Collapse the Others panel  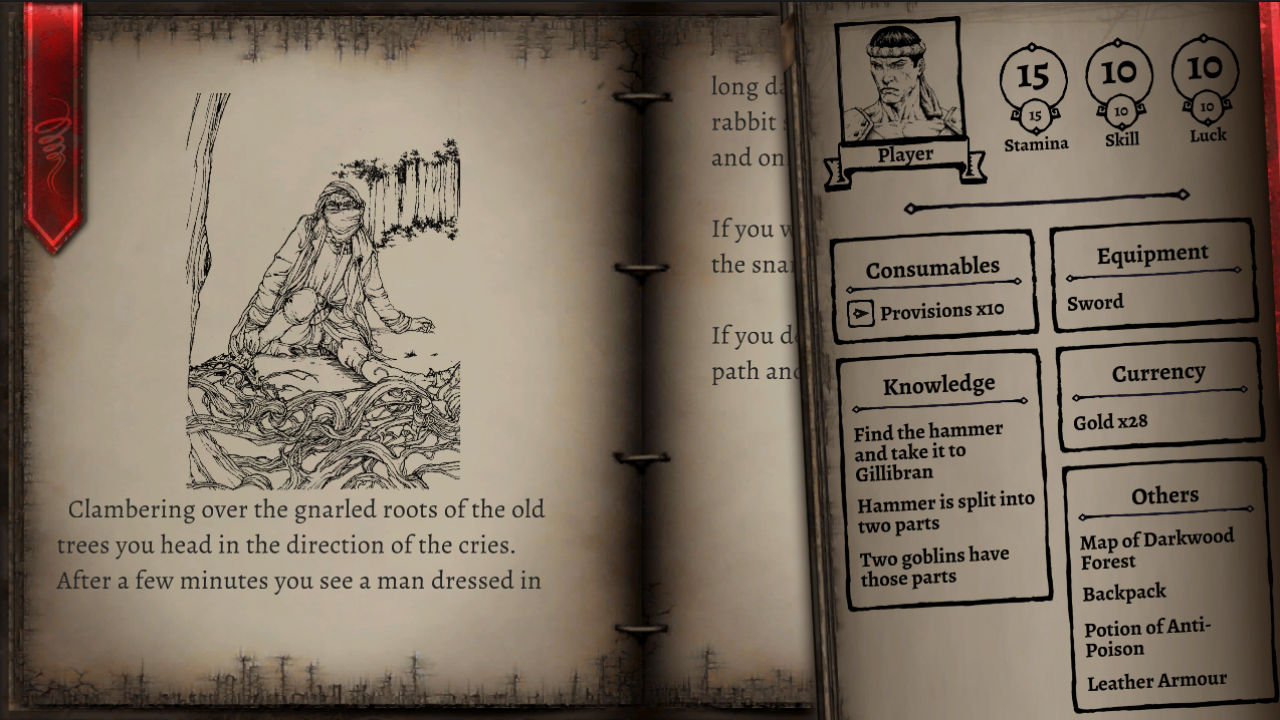click(x=1167, y=495)
